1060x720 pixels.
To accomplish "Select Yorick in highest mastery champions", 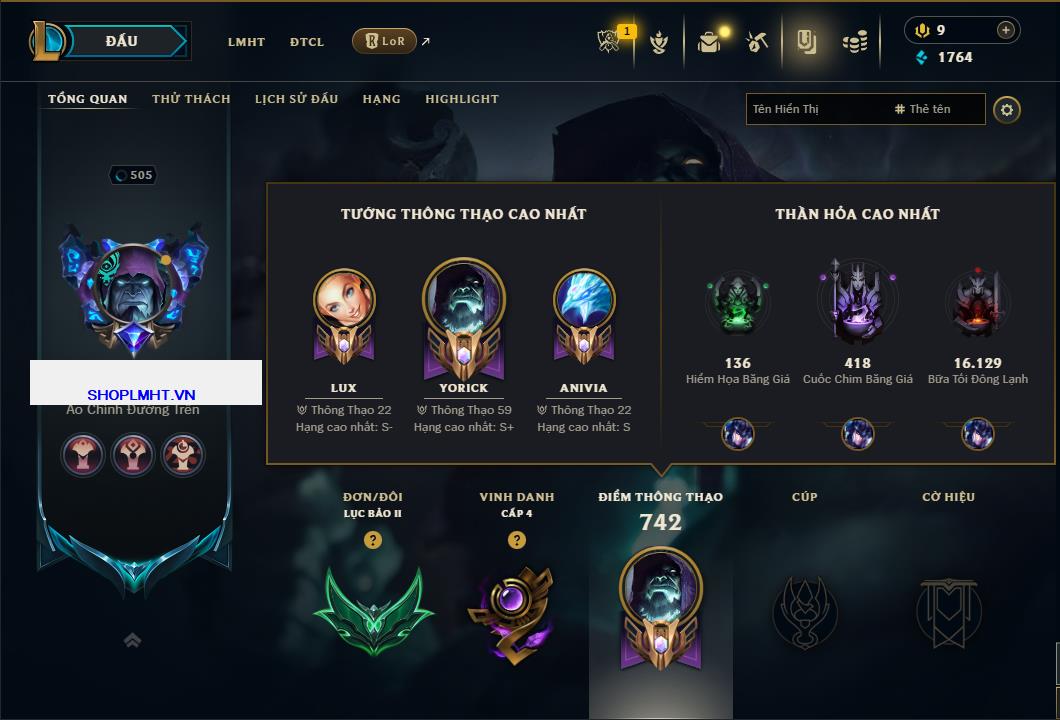I will [x=464, y=312].
